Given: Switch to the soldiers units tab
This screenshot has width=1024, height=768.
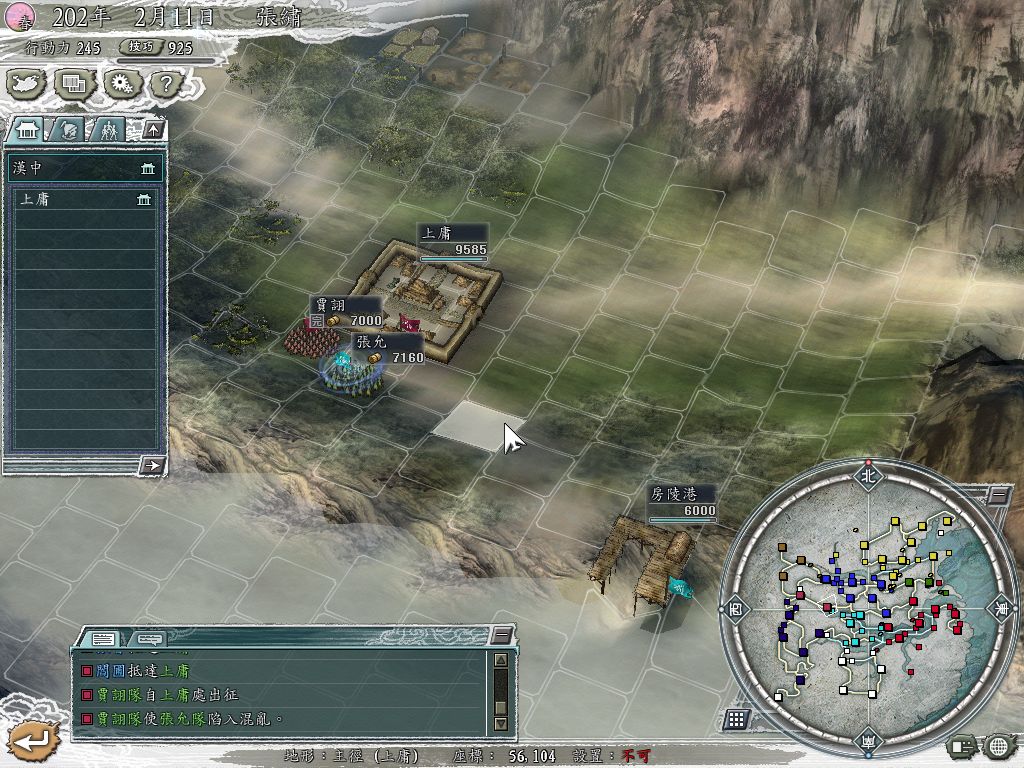Looking at the screenshot, I should [x=108, y=129].
